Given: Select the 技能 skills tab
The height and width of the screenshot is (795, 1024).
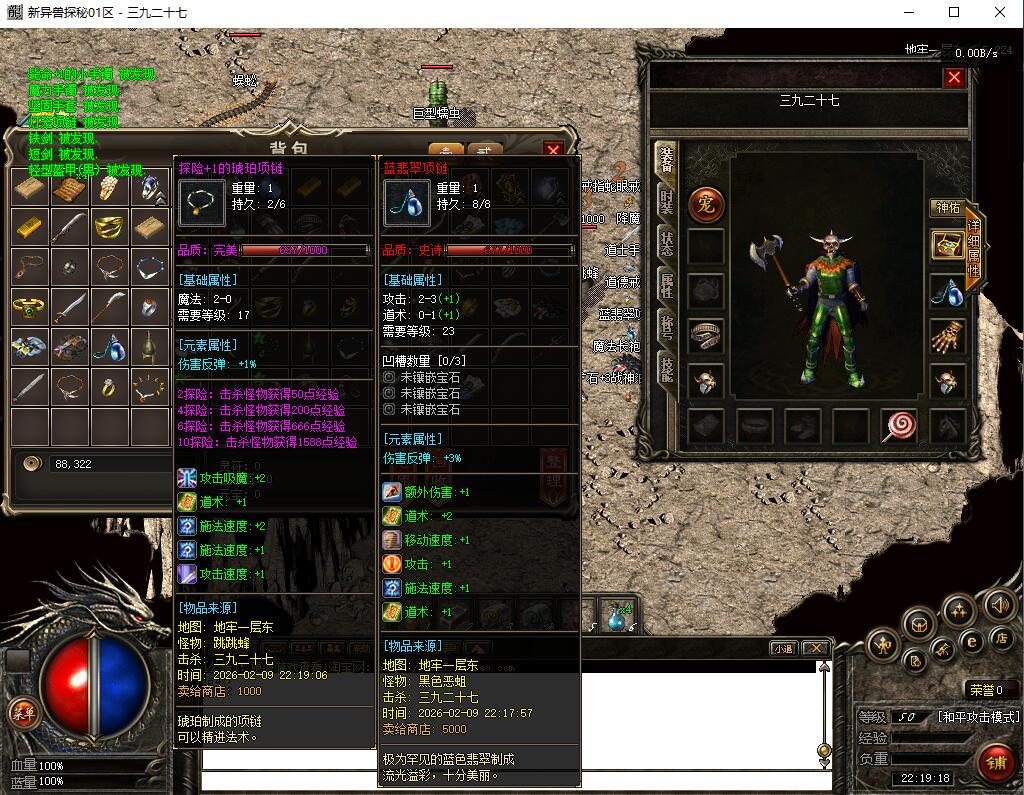Looking at the screenshot, I should point(666,369).
